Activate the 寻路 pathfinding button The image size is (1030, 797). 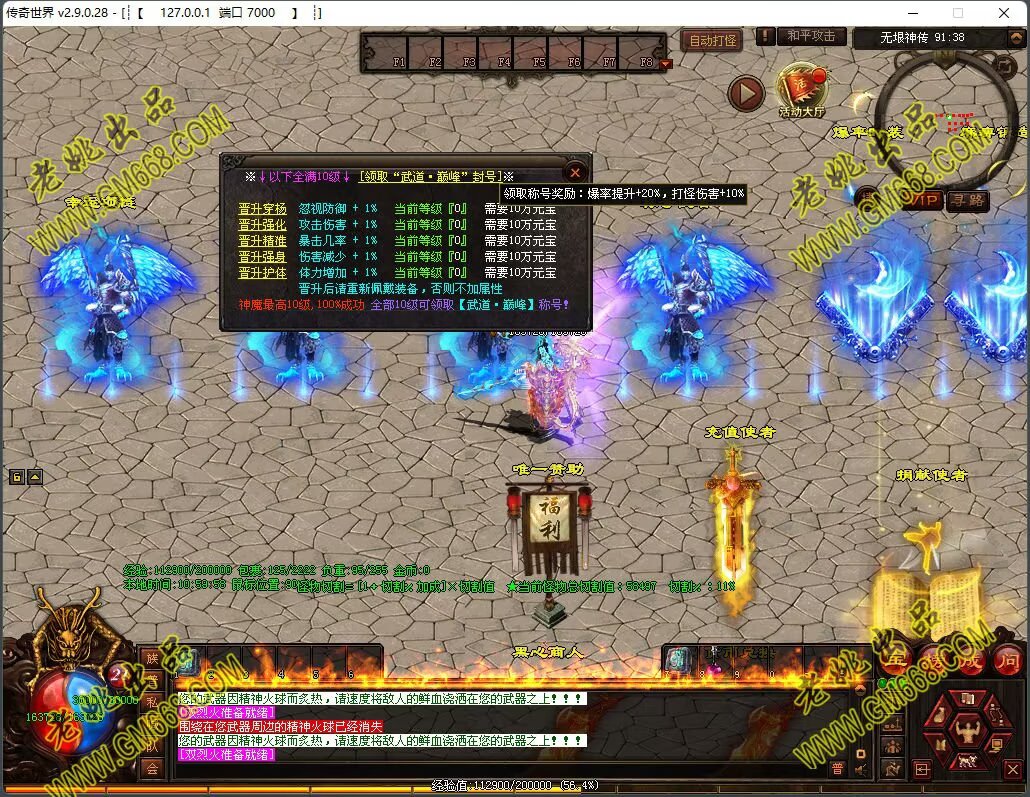point(967,201)
